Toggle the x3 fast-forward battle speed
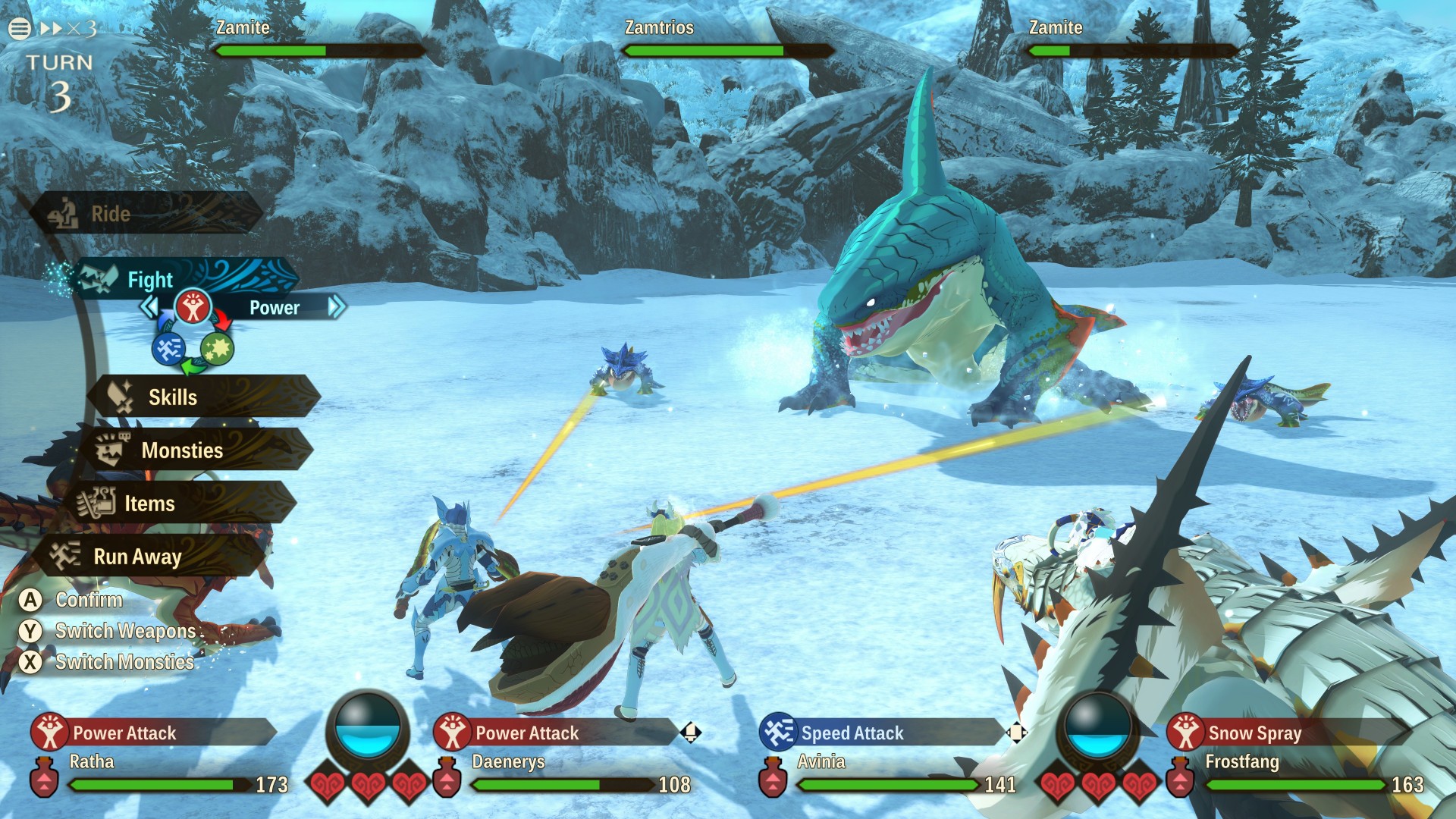Image resolution: width=1456 pixels, height=819 pixels. 68,29
